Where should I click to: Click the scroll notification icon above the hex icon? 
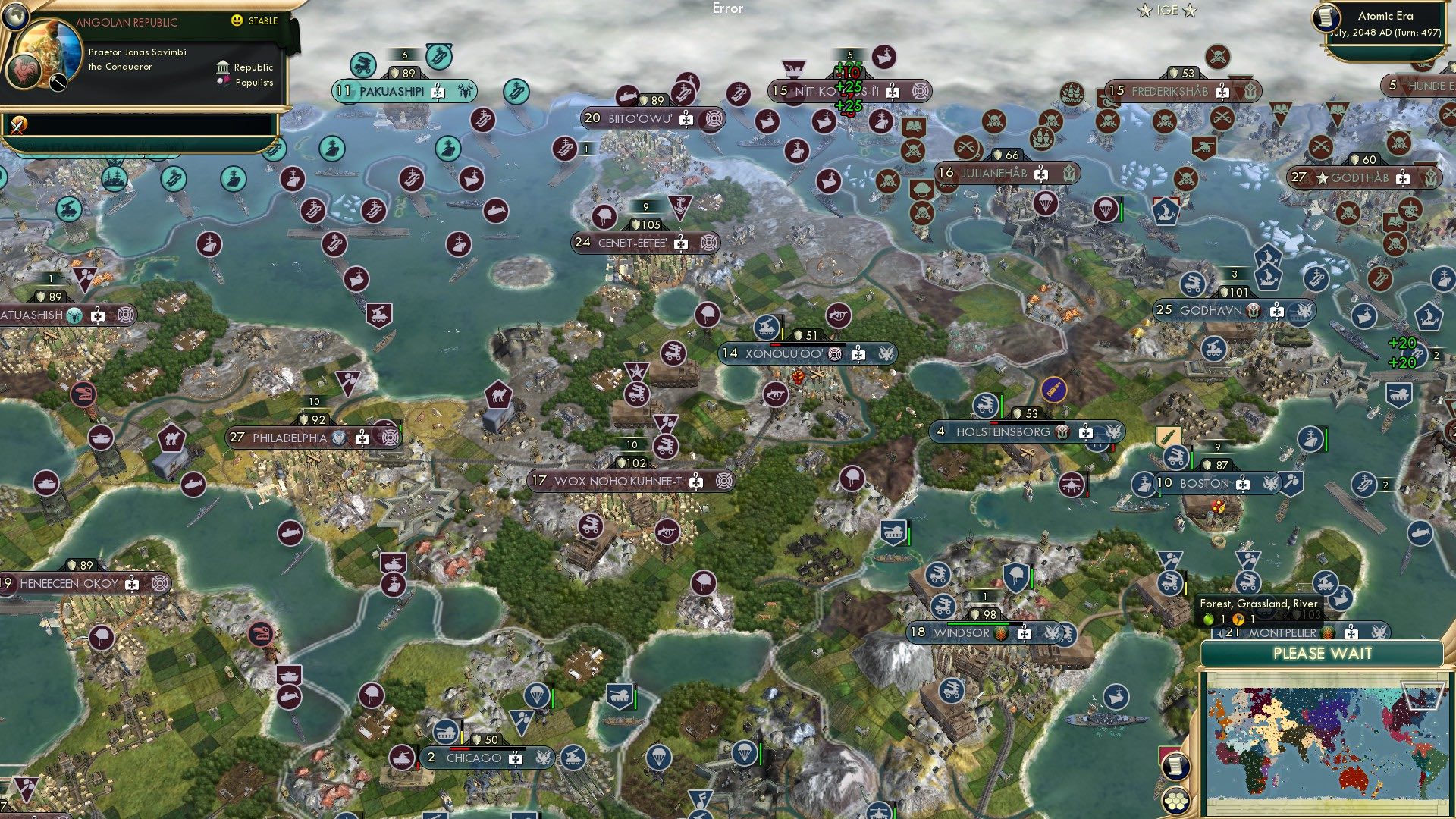1175,767
